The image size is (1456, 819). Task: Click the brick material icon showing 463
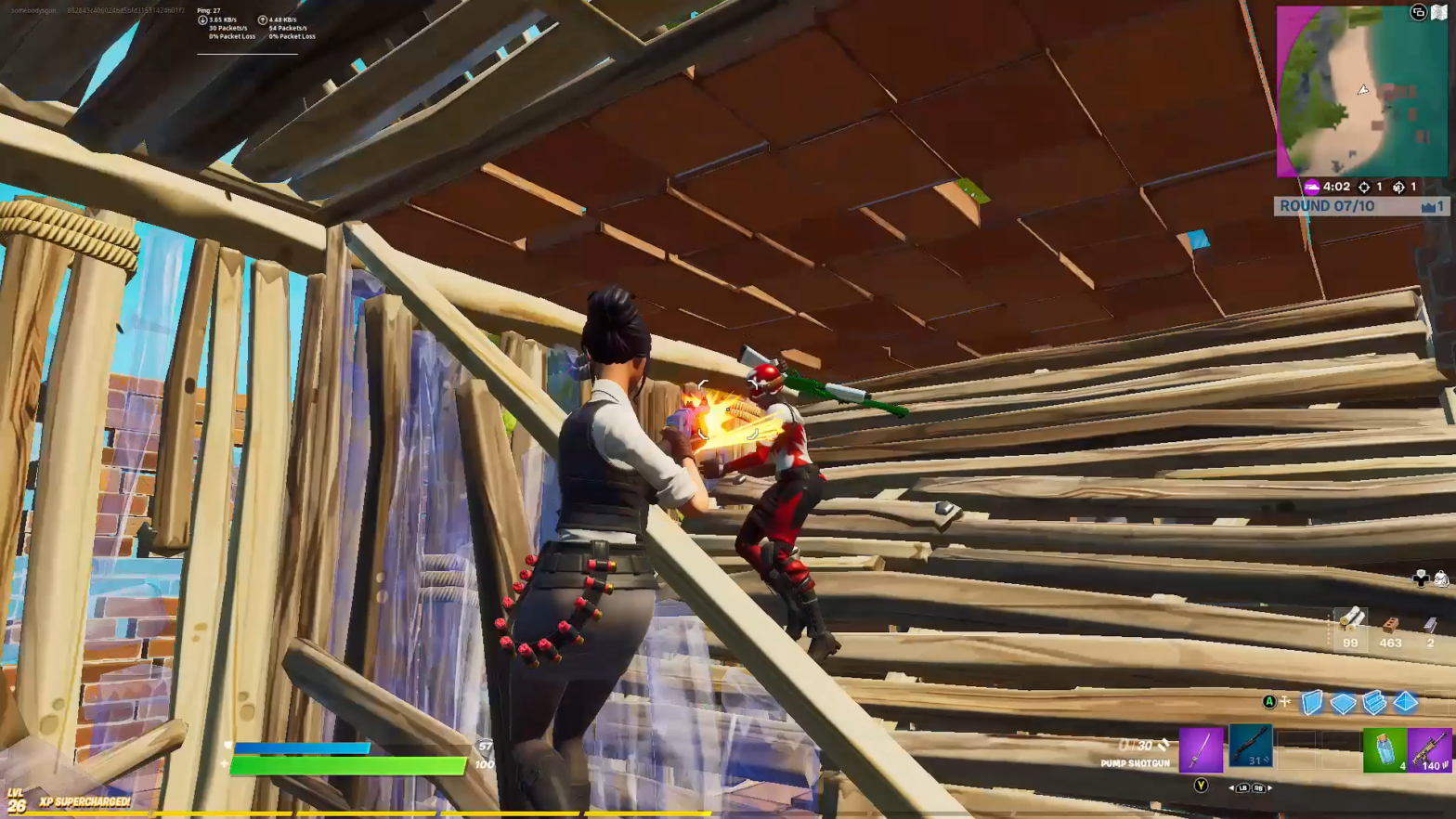1390,622
